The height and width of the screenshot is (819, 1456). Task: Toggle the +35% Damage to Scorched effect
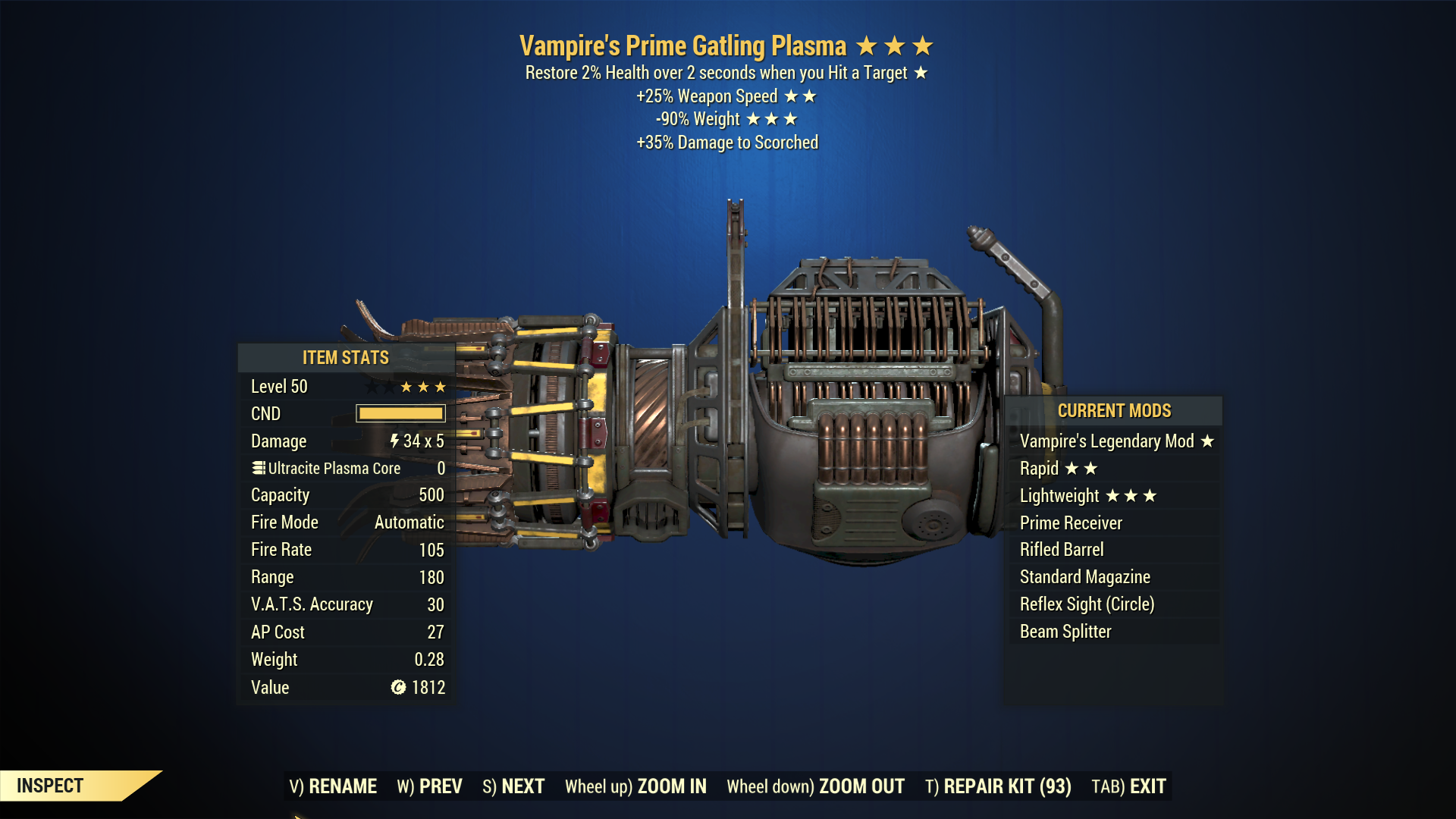pos(726,142)
